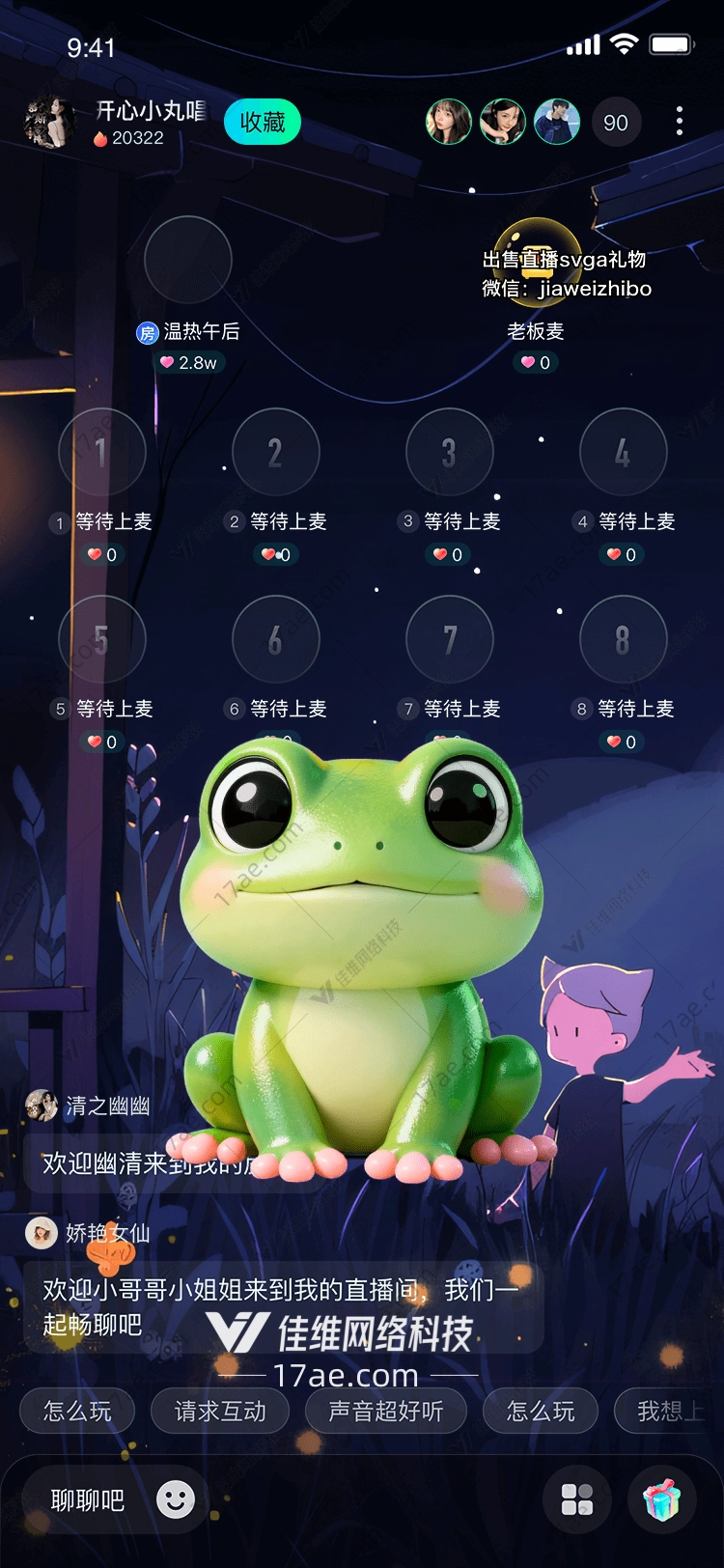Join mic seat number 8
Image resolution: width=724 pixels, height=1568 pixels.
(x=623, y=639)
